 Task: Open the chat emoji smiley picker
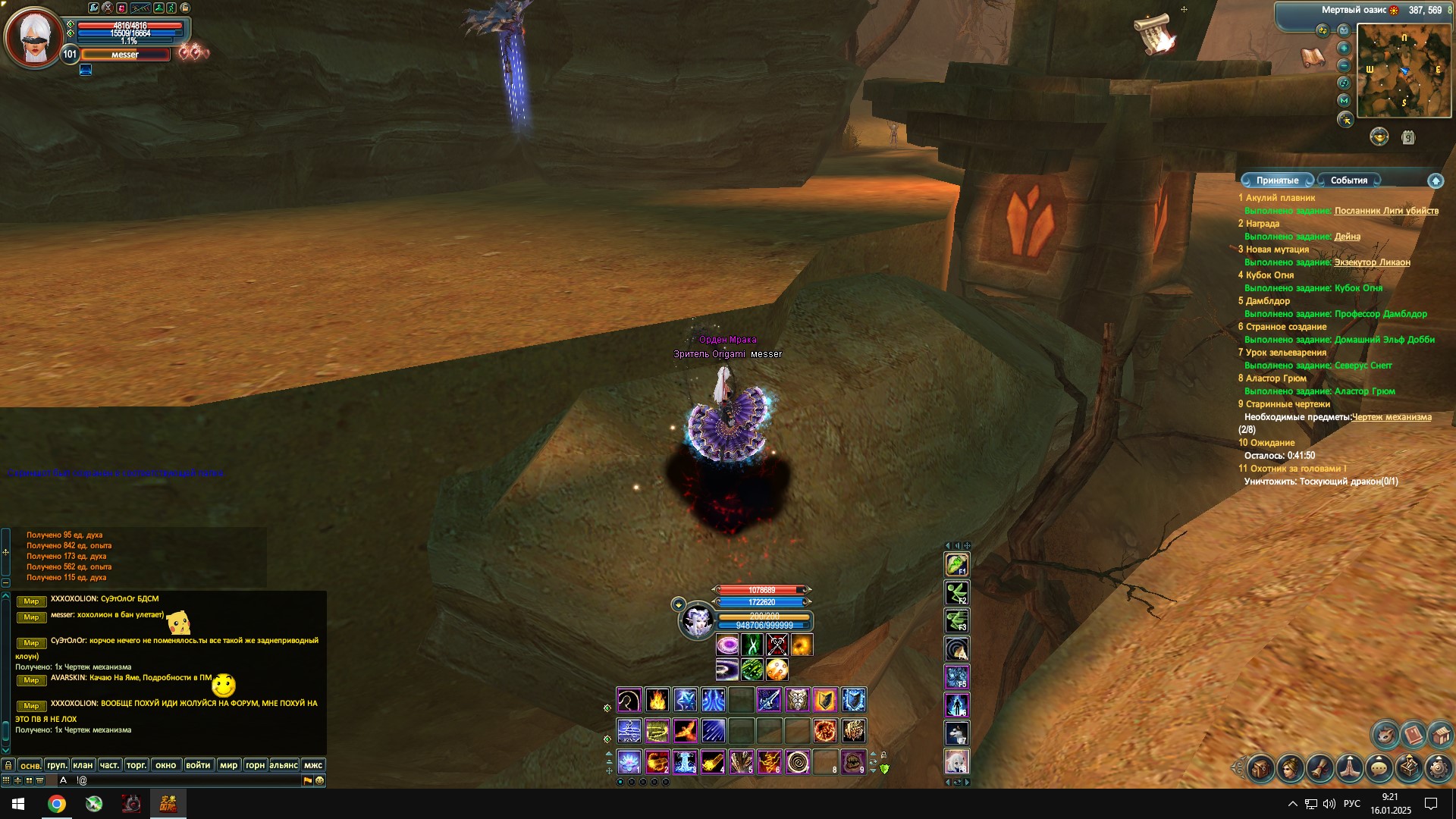tap(319, 780)
